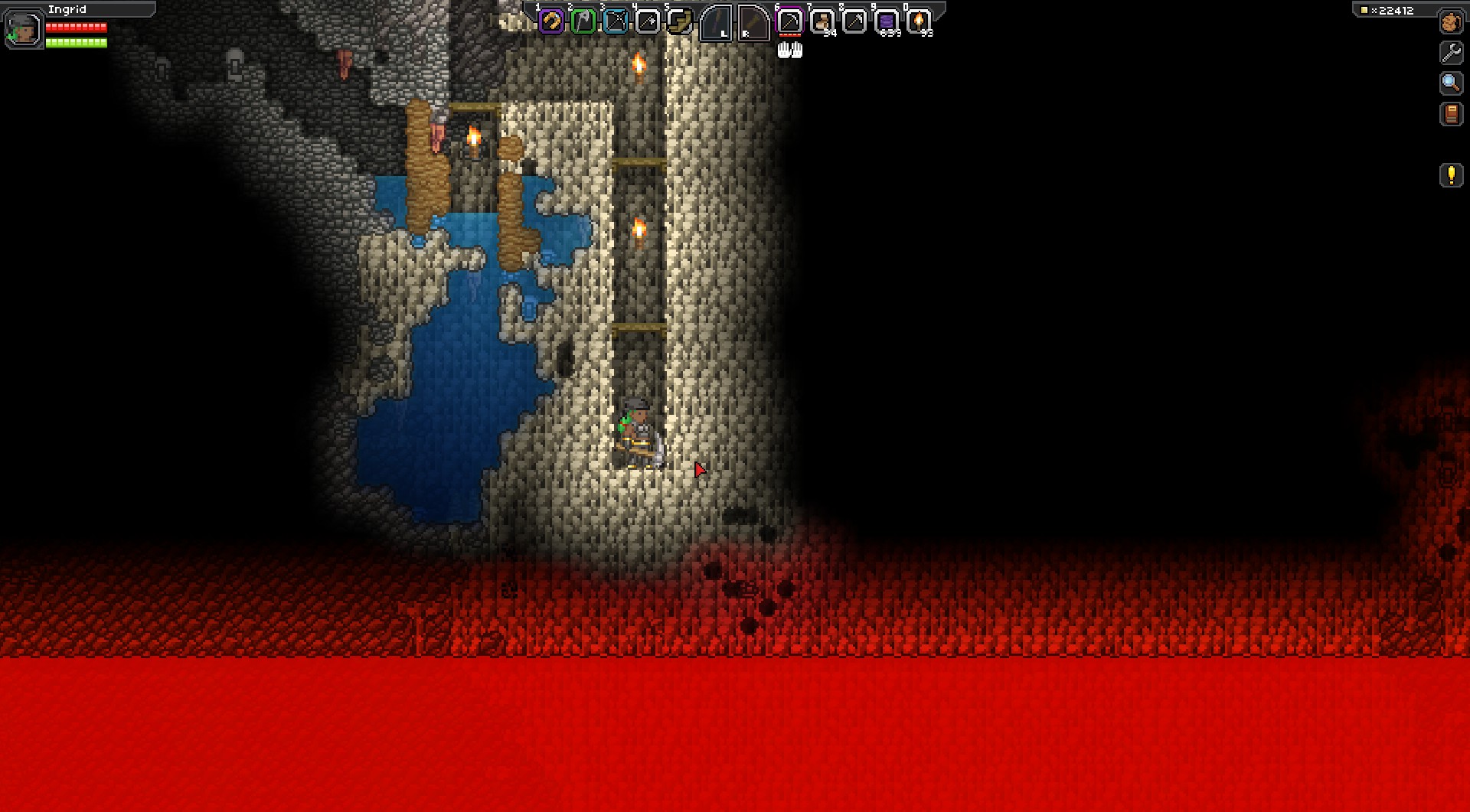This screenshot has width=1470, height=812.
Task: Select the tan item stack of 34
Action: (x=822, y=21)
